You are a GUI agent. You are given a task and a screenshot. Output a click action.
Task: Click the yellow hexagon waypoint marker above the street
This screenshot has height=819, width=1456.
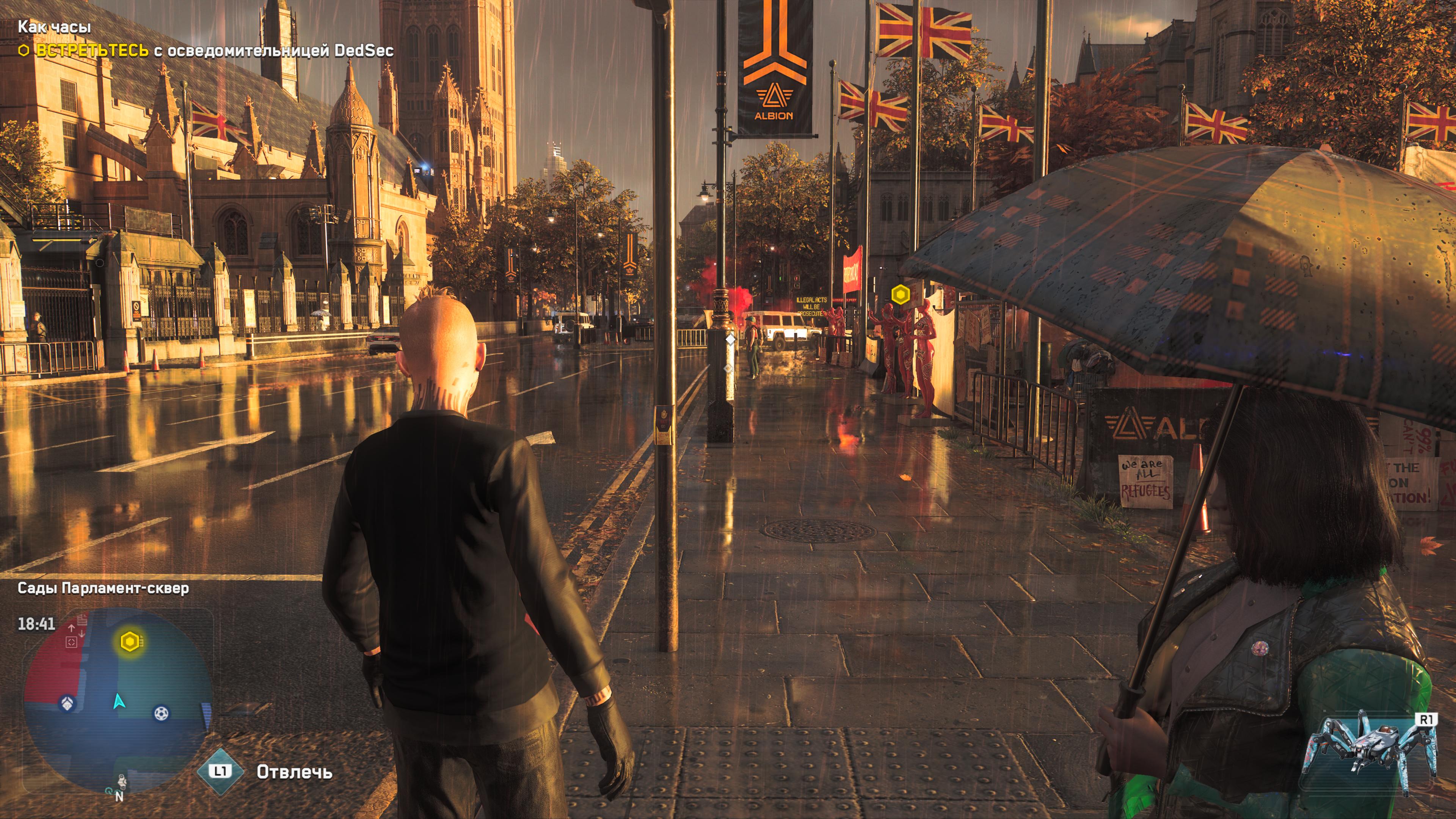901,295
